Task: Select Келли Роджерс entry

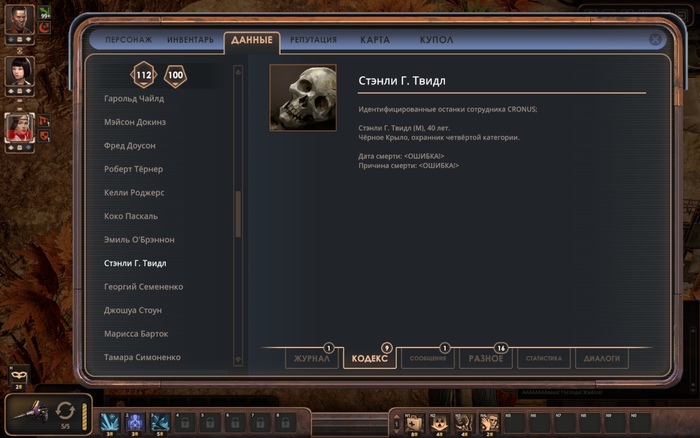Action: (x=133, y=193)
